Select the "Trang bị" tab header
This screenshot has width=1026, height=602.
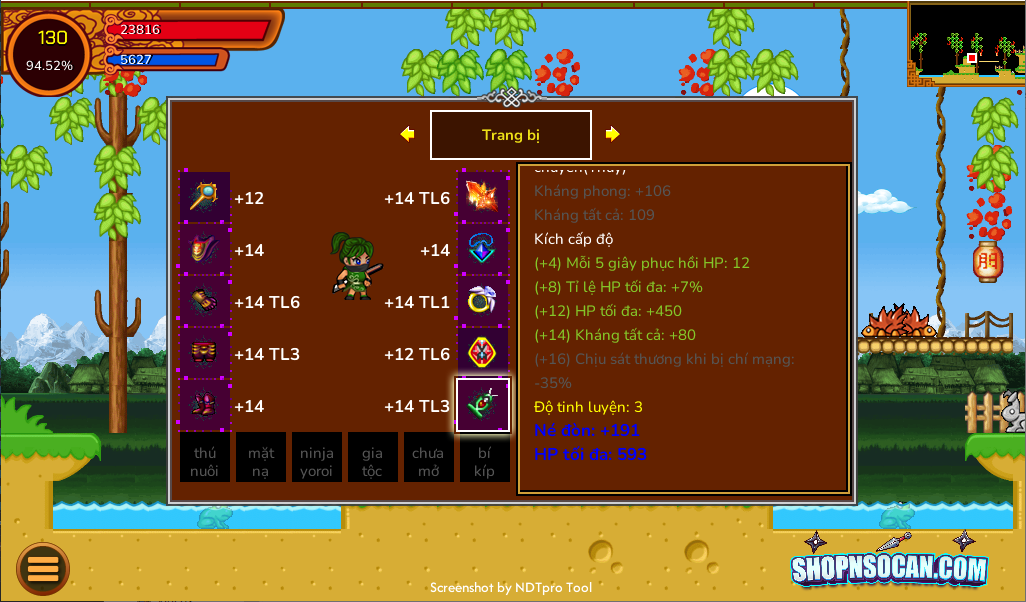point(510,135)
